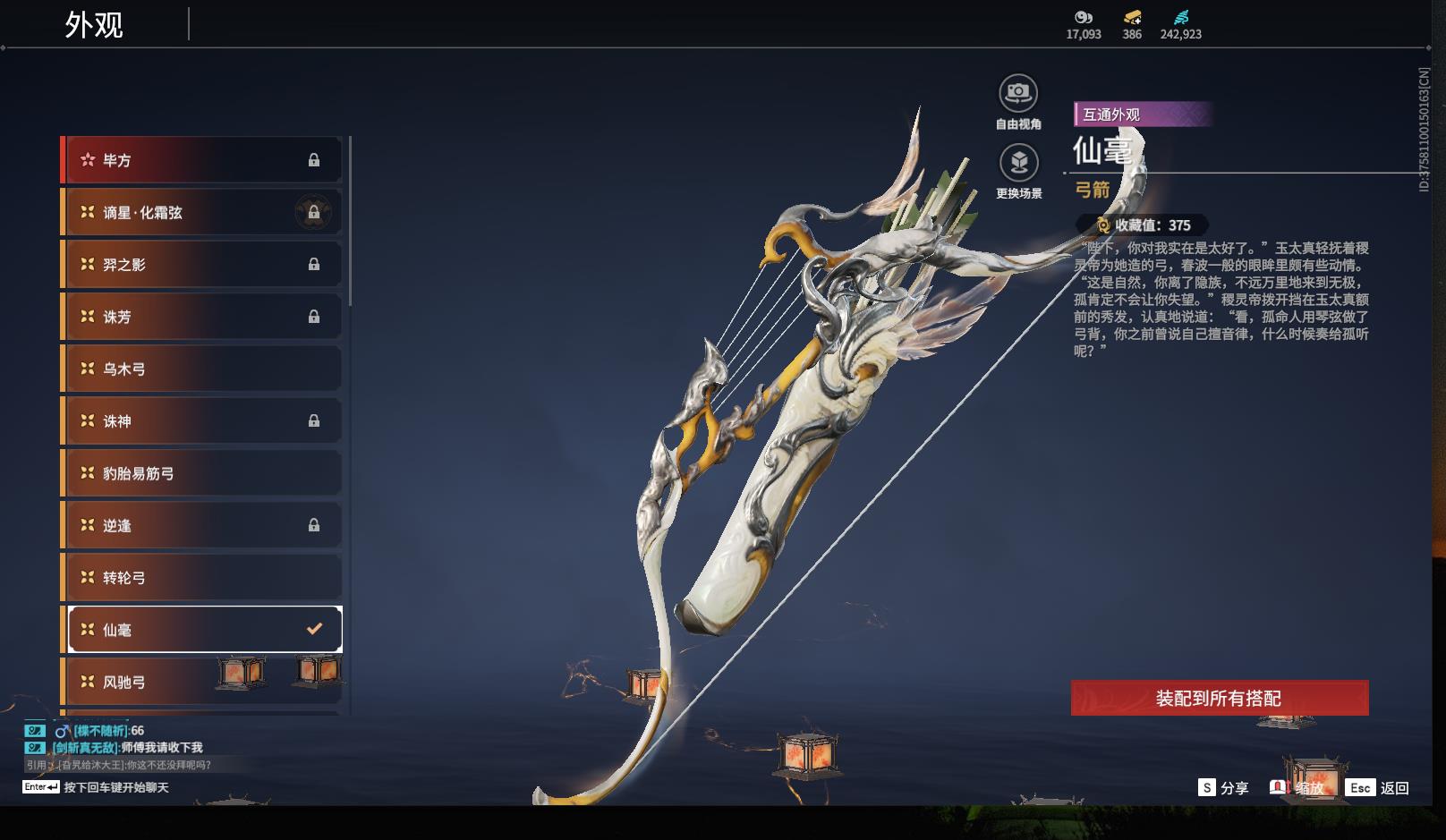The image size is (1446, 840).
Task: Go back using 返回
Action: (x=1379, y=788)
